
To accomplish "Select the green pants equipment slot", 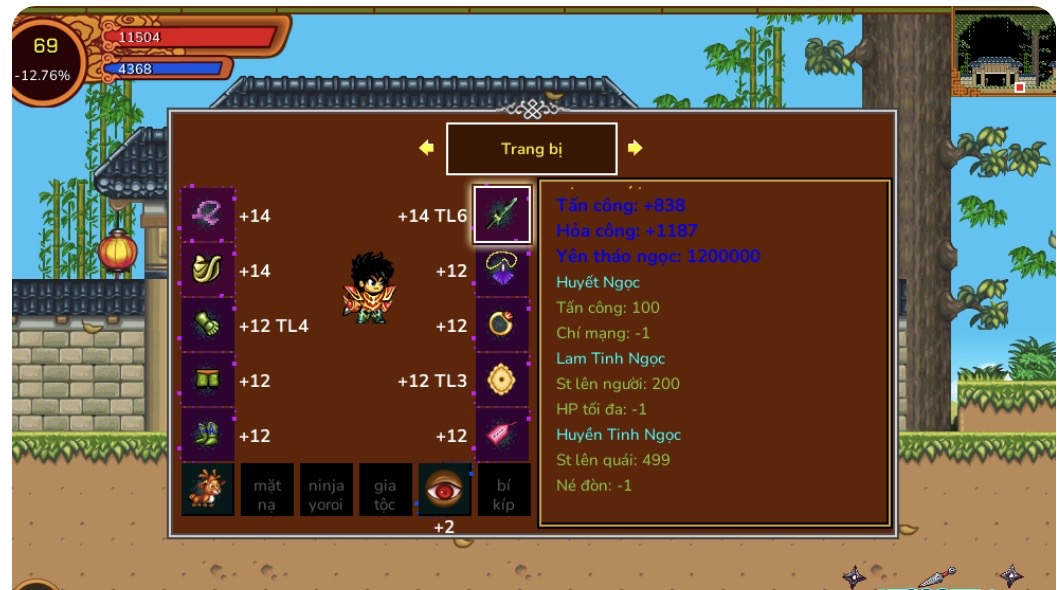I will [208, 380].
